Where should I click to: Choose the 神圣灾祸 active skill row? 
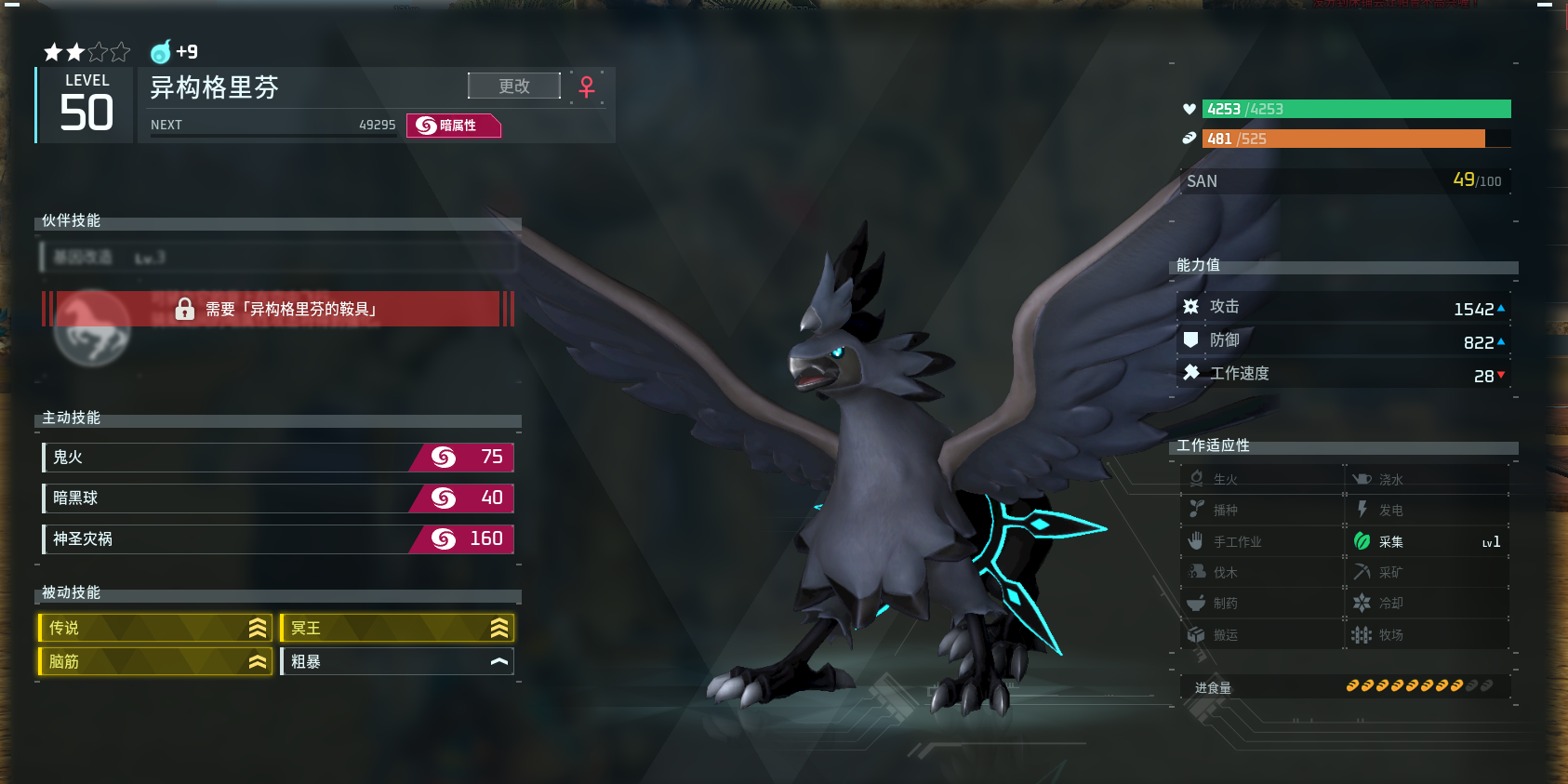(x=278, y=538)
